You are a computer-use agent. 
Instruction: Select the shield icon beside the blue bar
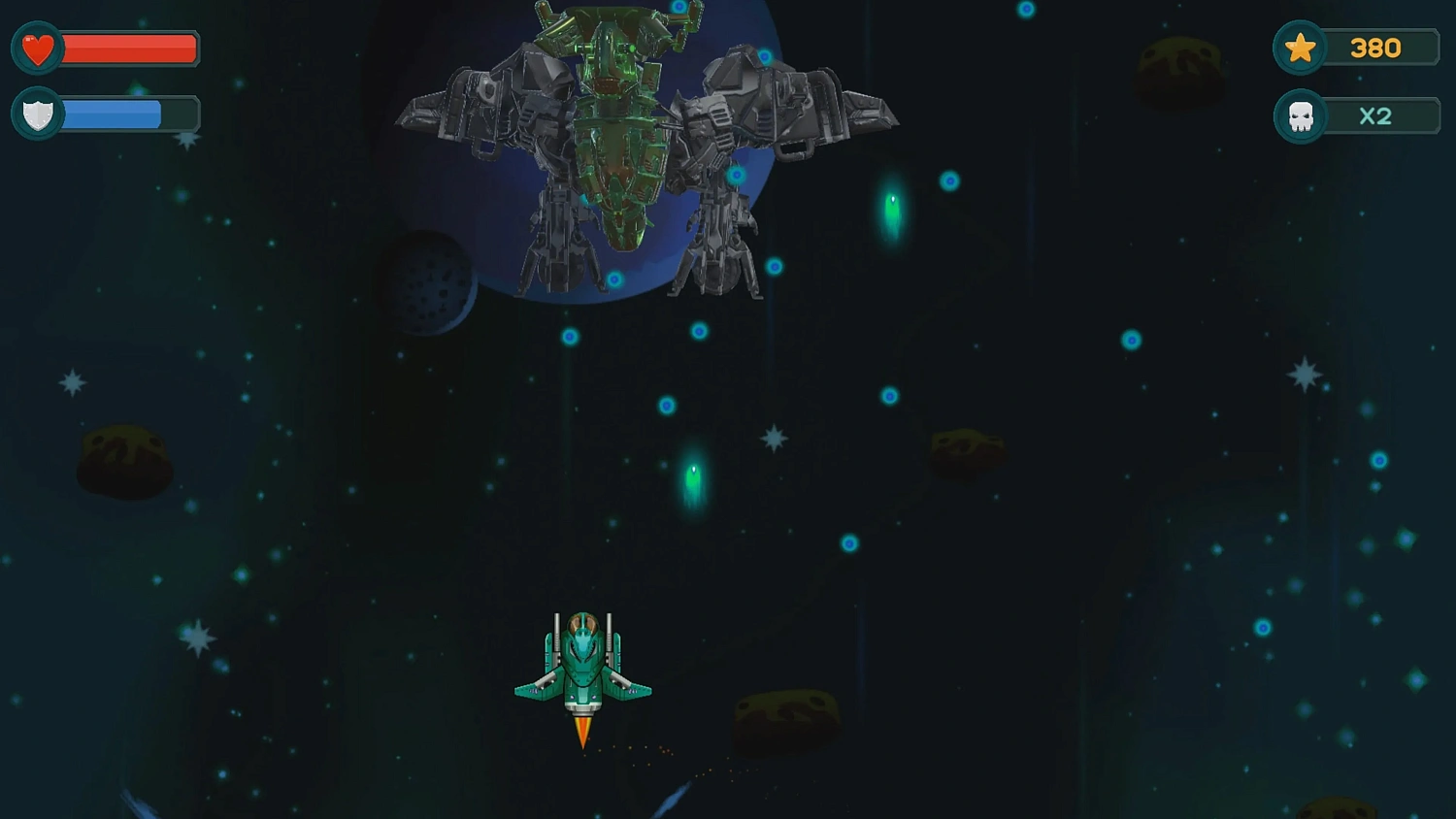point(36,115)
